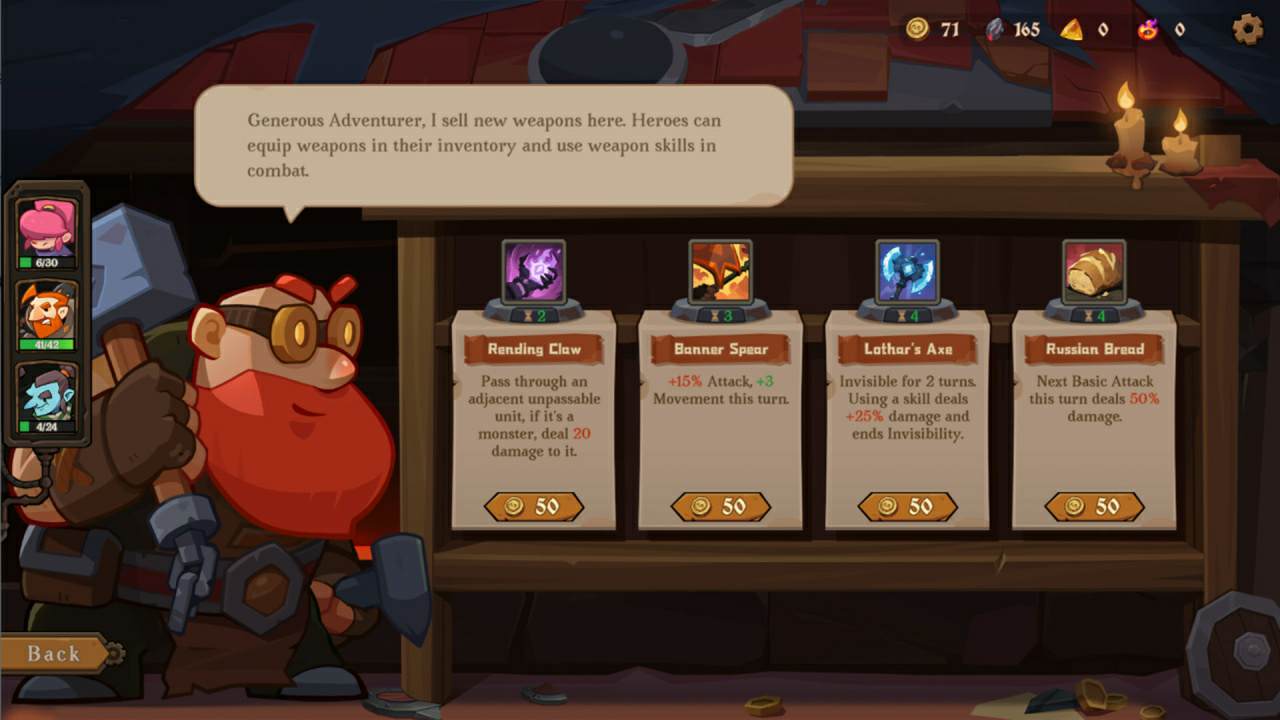Show the Russian Bread description card
Screen dimensions: 1280x720
[1094, 415]
